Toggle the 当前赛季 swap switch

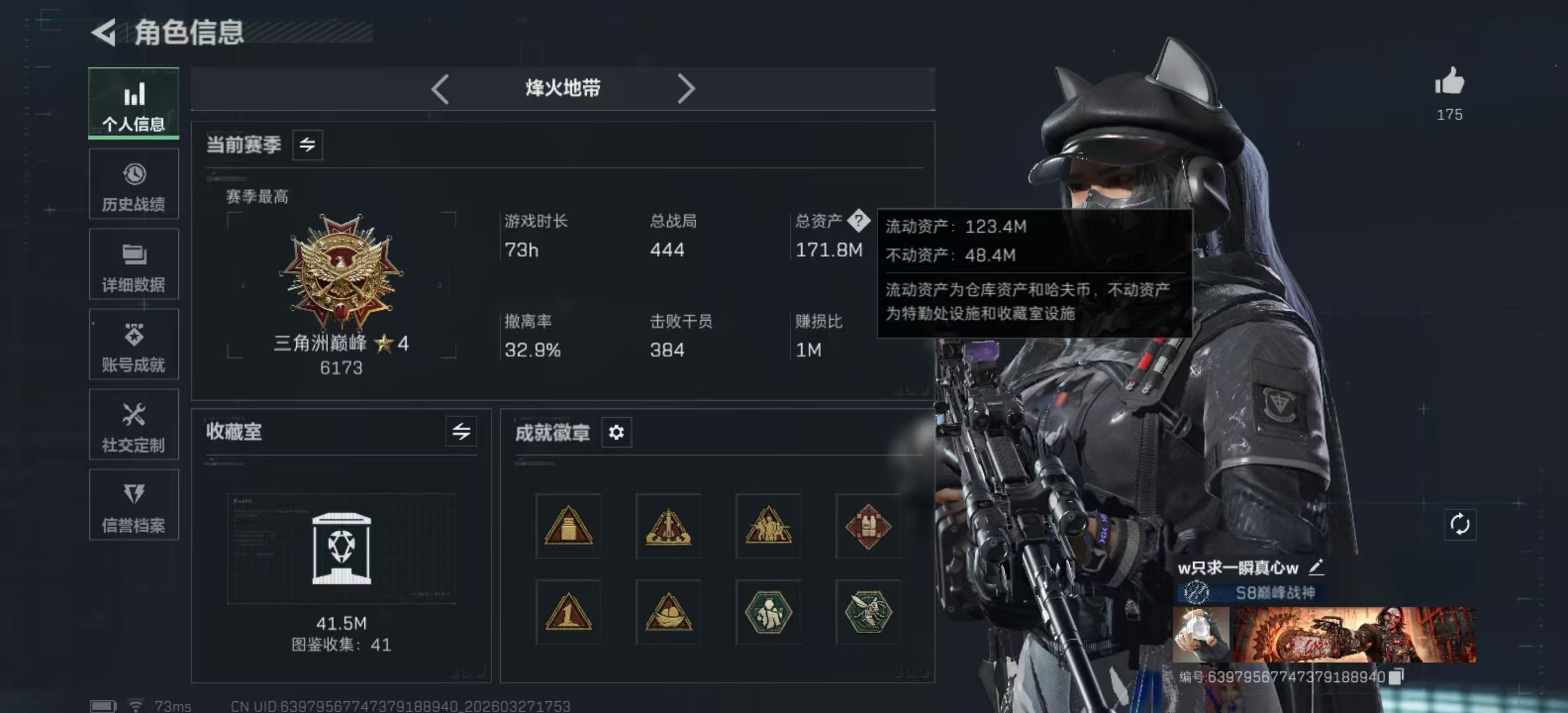308,145
